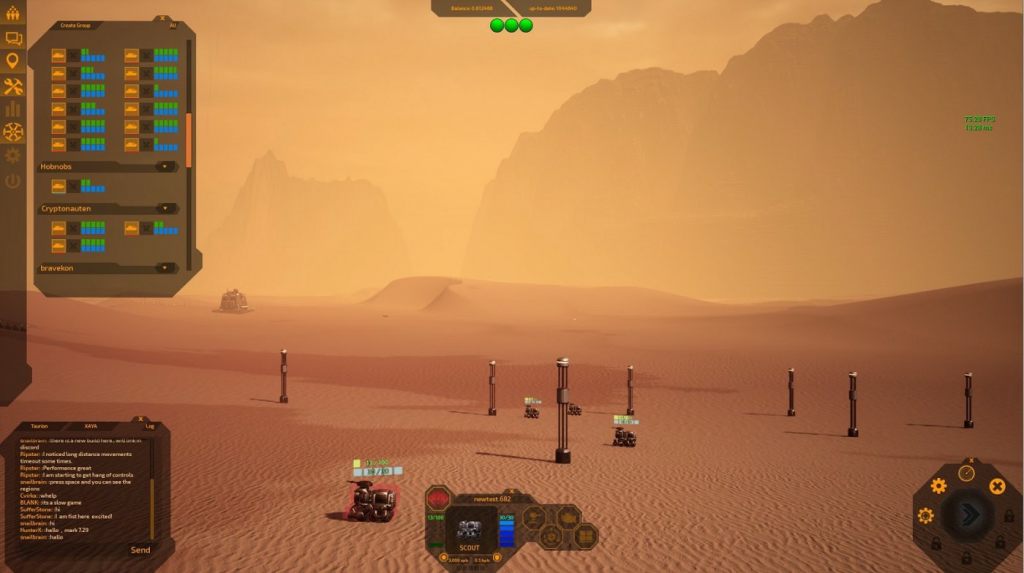Select the map pin sidebar icon
This screenshot has height=573, width=1024.
click(x=13, y=62)
